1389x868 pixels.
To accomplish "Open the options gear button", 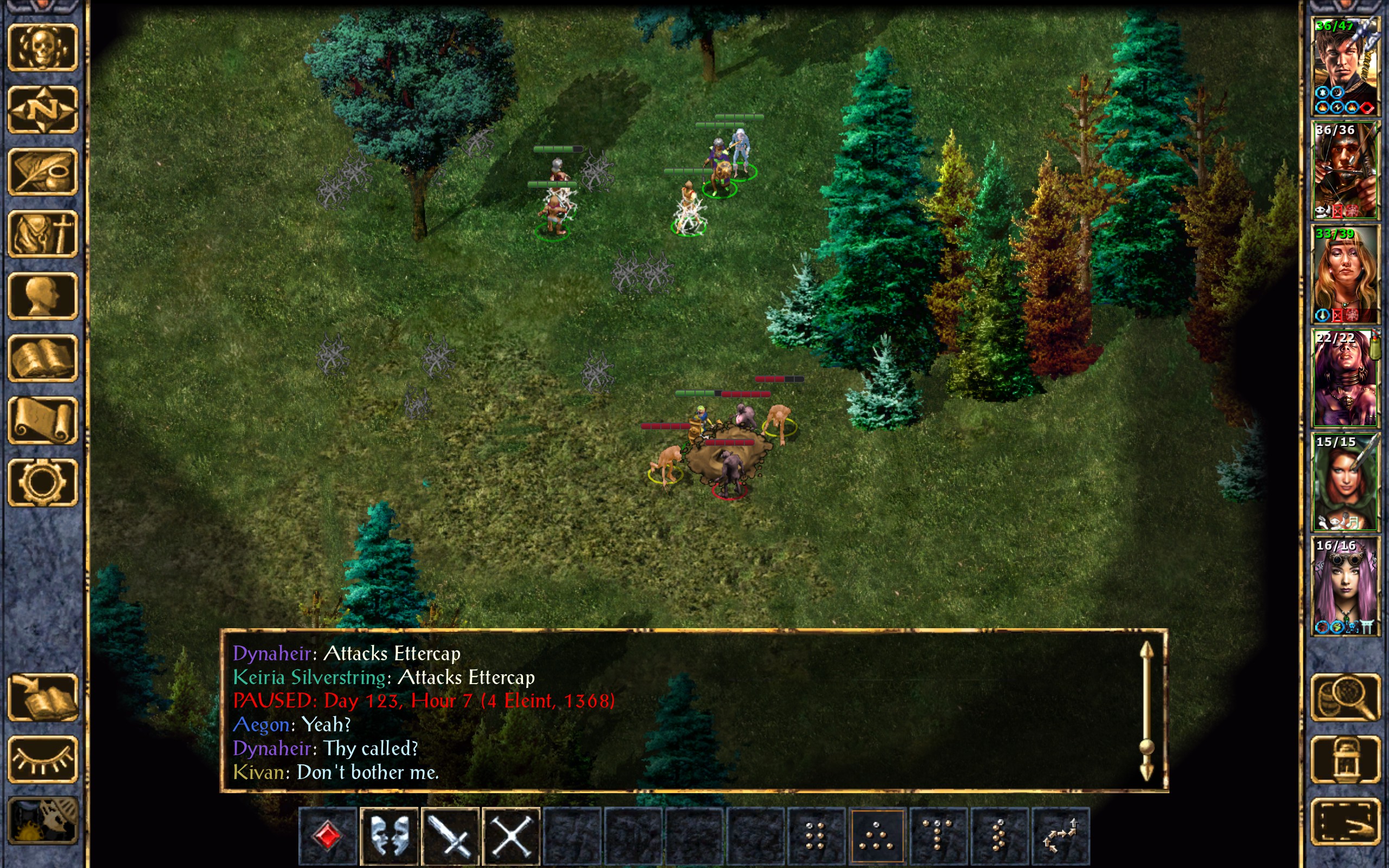I will pyautogui.click(x=42, y=482).
